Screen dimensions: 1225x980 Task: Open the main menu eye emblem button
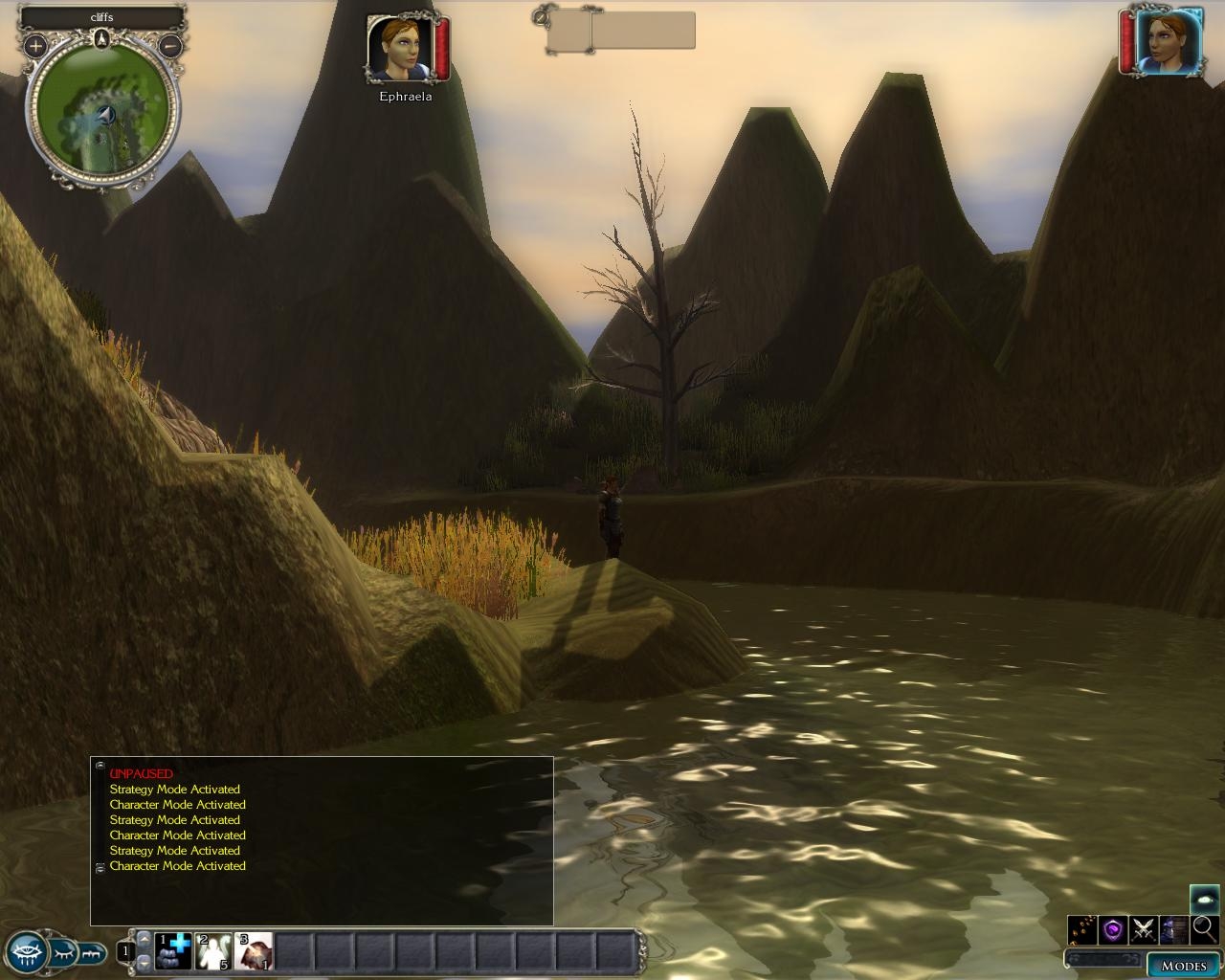25,952
